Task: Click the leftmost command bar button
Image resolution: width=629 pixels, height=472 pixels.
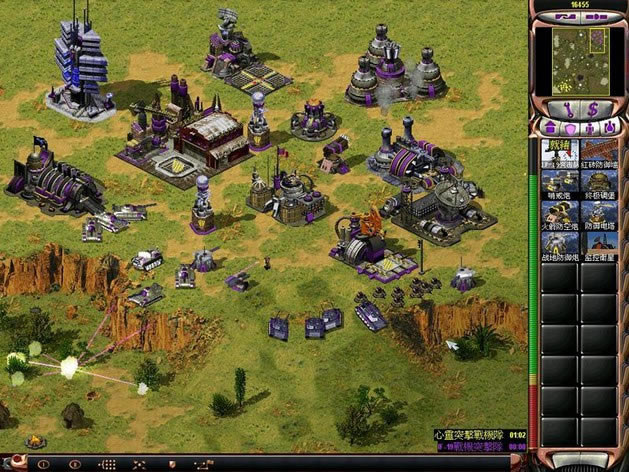Action: [42, 464]
